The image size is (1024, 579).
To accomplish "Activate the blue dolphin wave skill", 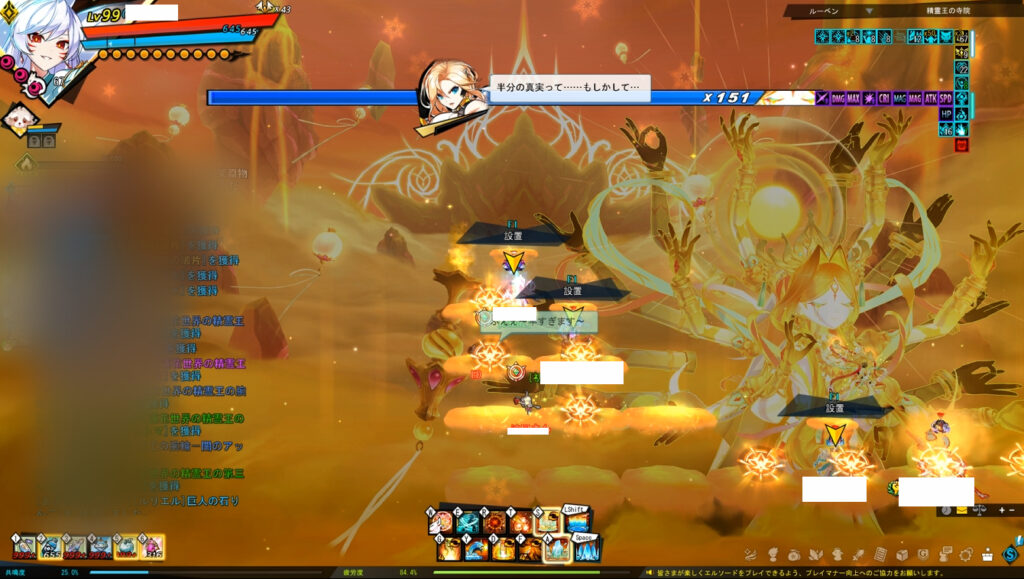I will point(474,549).
